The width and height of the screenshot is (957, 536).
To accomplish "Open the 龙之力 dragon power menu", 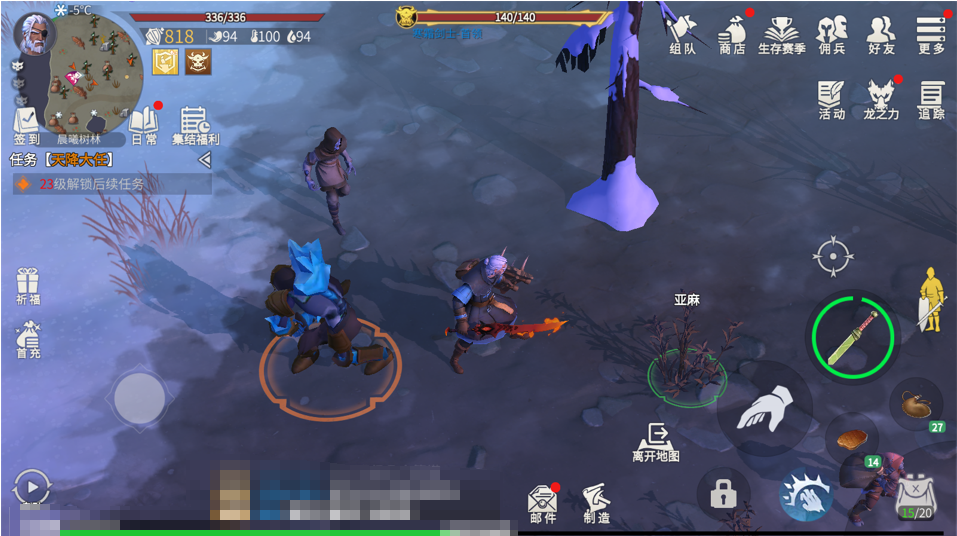I will tap(881, 100).
